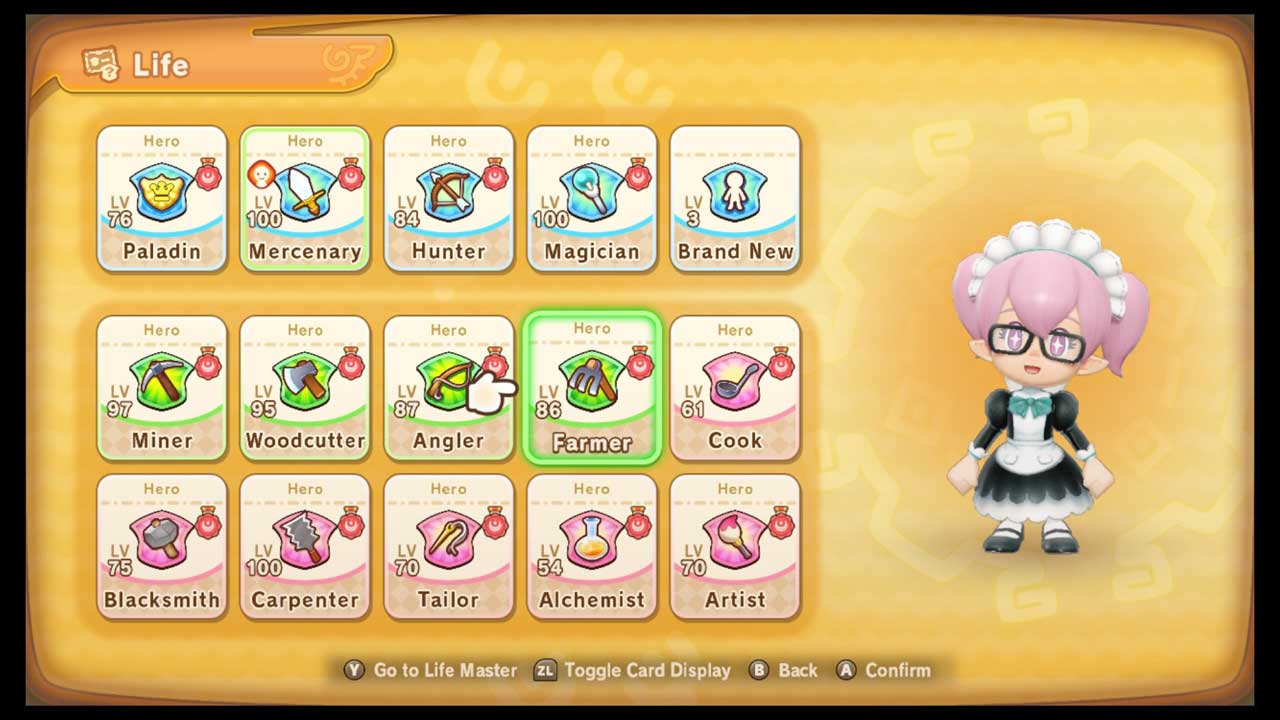Pick the Tailor life card
Screen dimensions: 1280x720
click(448, 547)
